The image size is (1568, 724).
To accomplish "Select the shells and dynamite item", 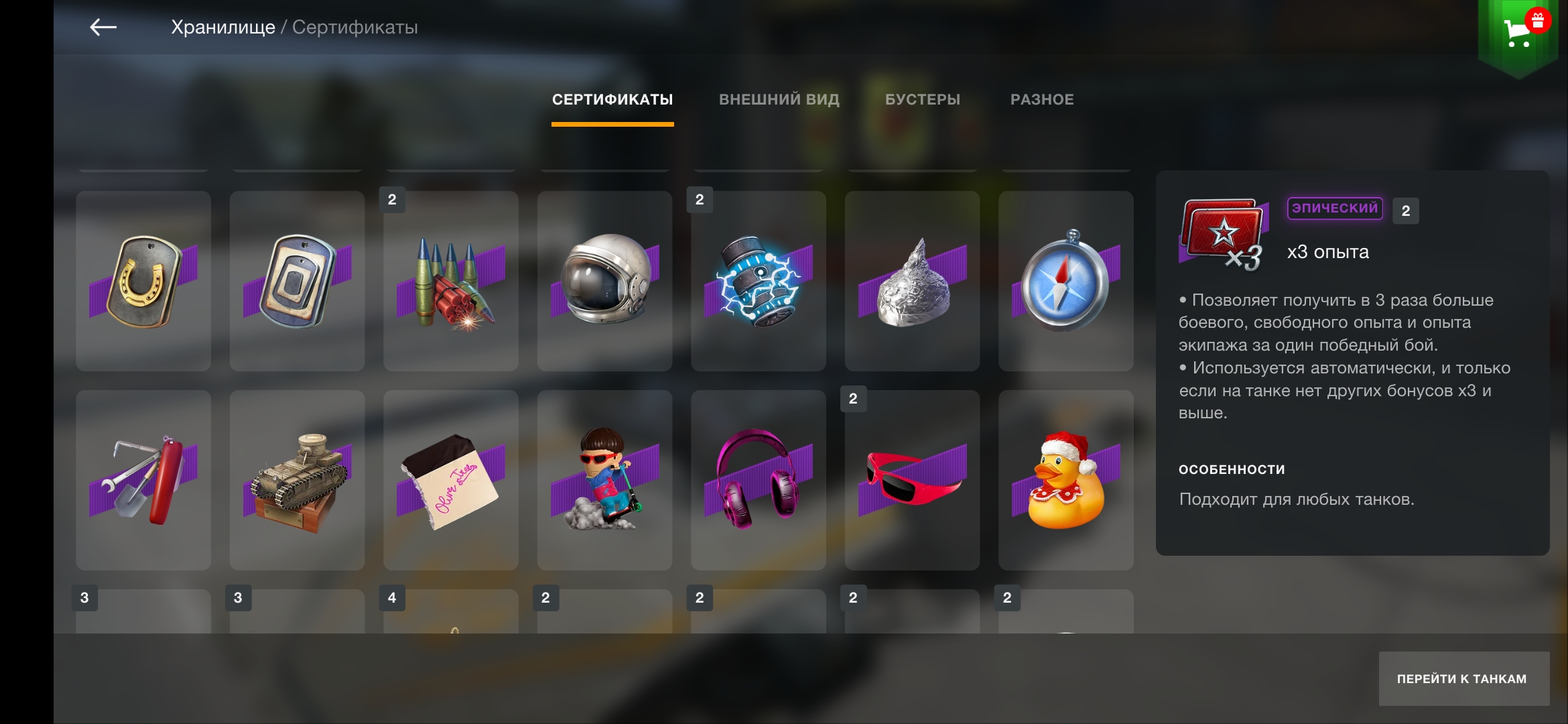I will (451, 282).
